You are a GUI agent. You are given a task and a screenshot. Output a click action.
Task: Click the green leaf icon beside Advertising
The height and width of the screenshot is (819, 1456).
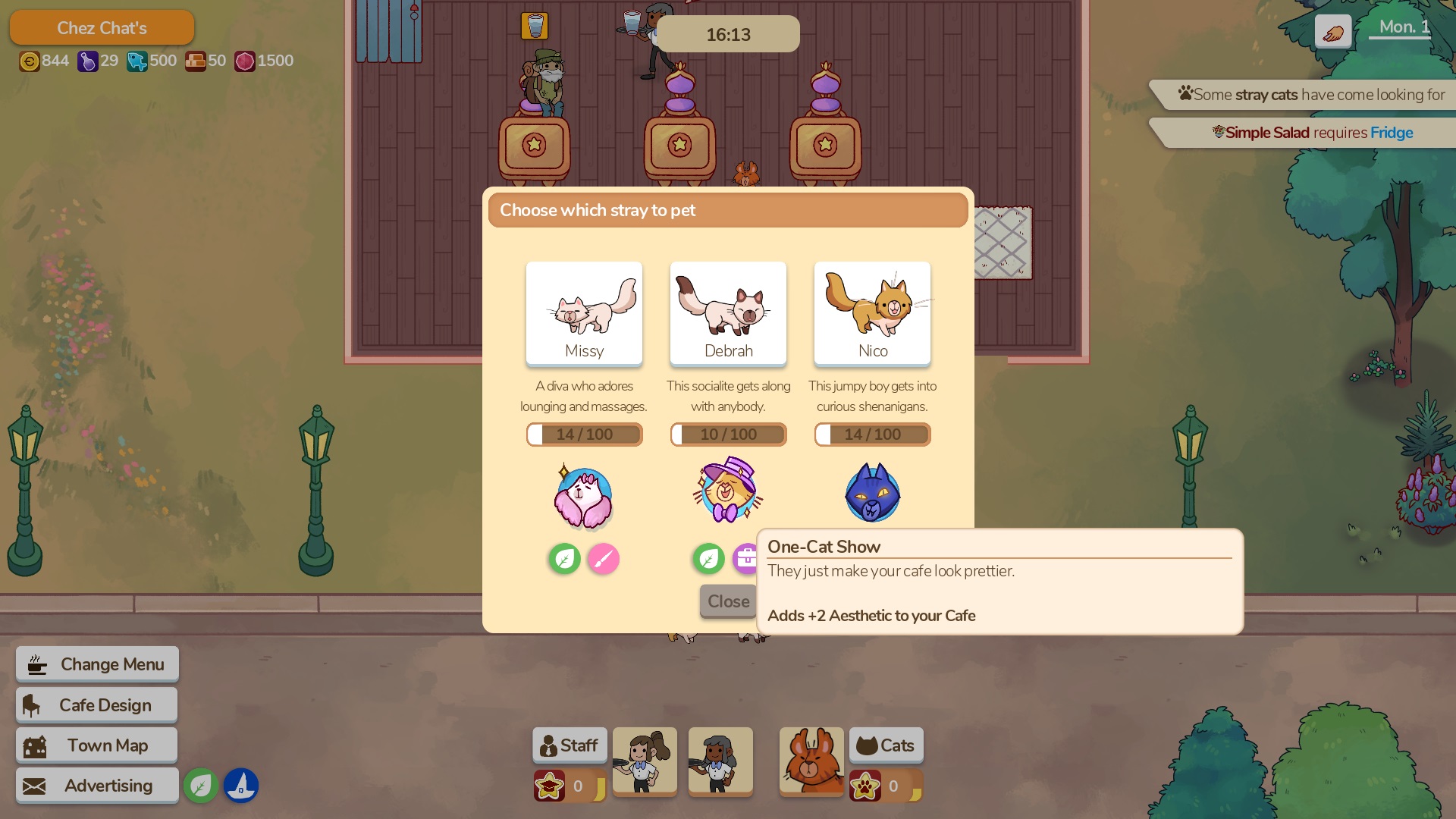(x=201, y=786)
